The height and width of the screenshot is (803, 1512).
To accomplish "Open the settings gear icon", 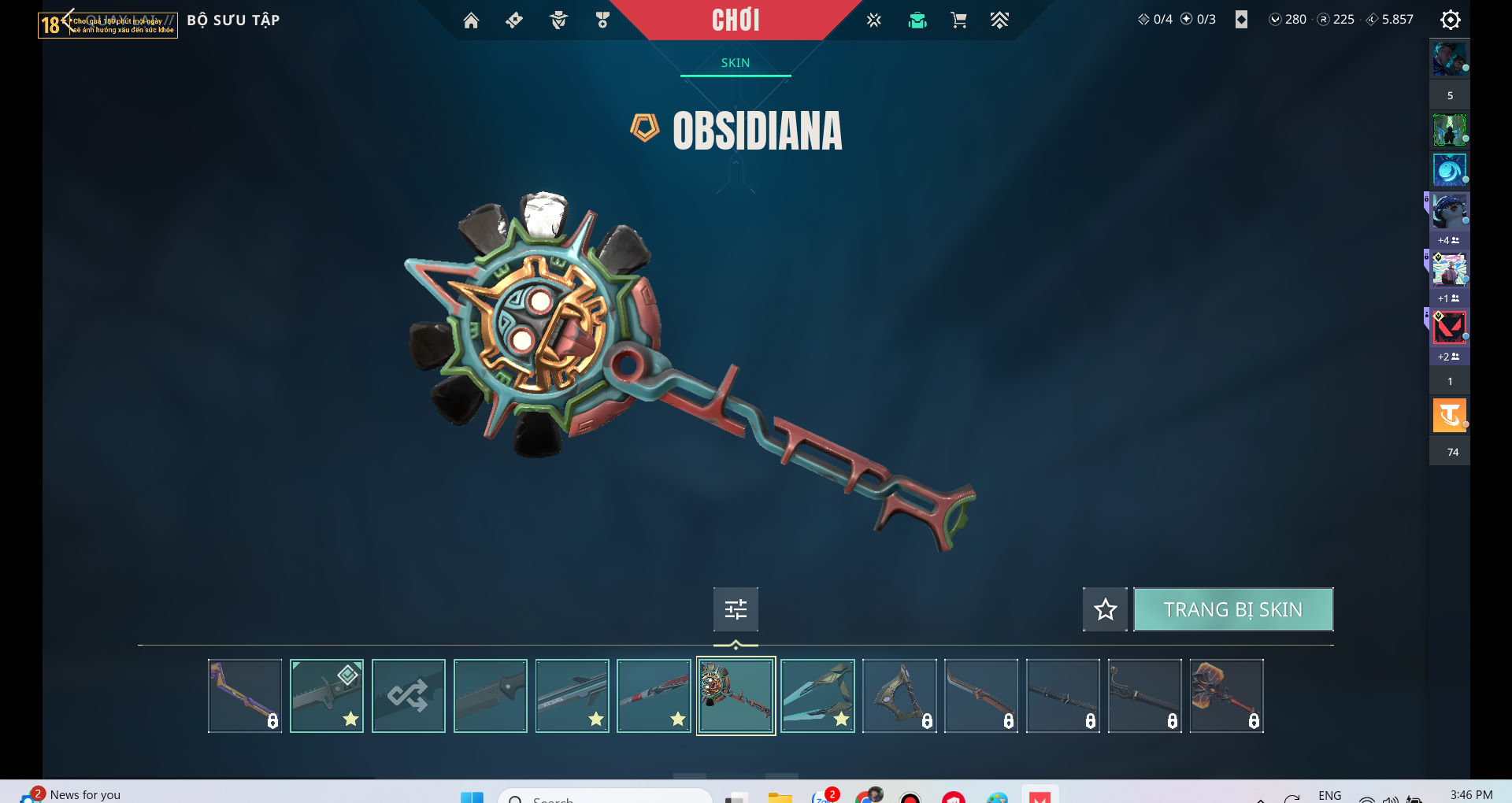I will tap(1450, 20).
